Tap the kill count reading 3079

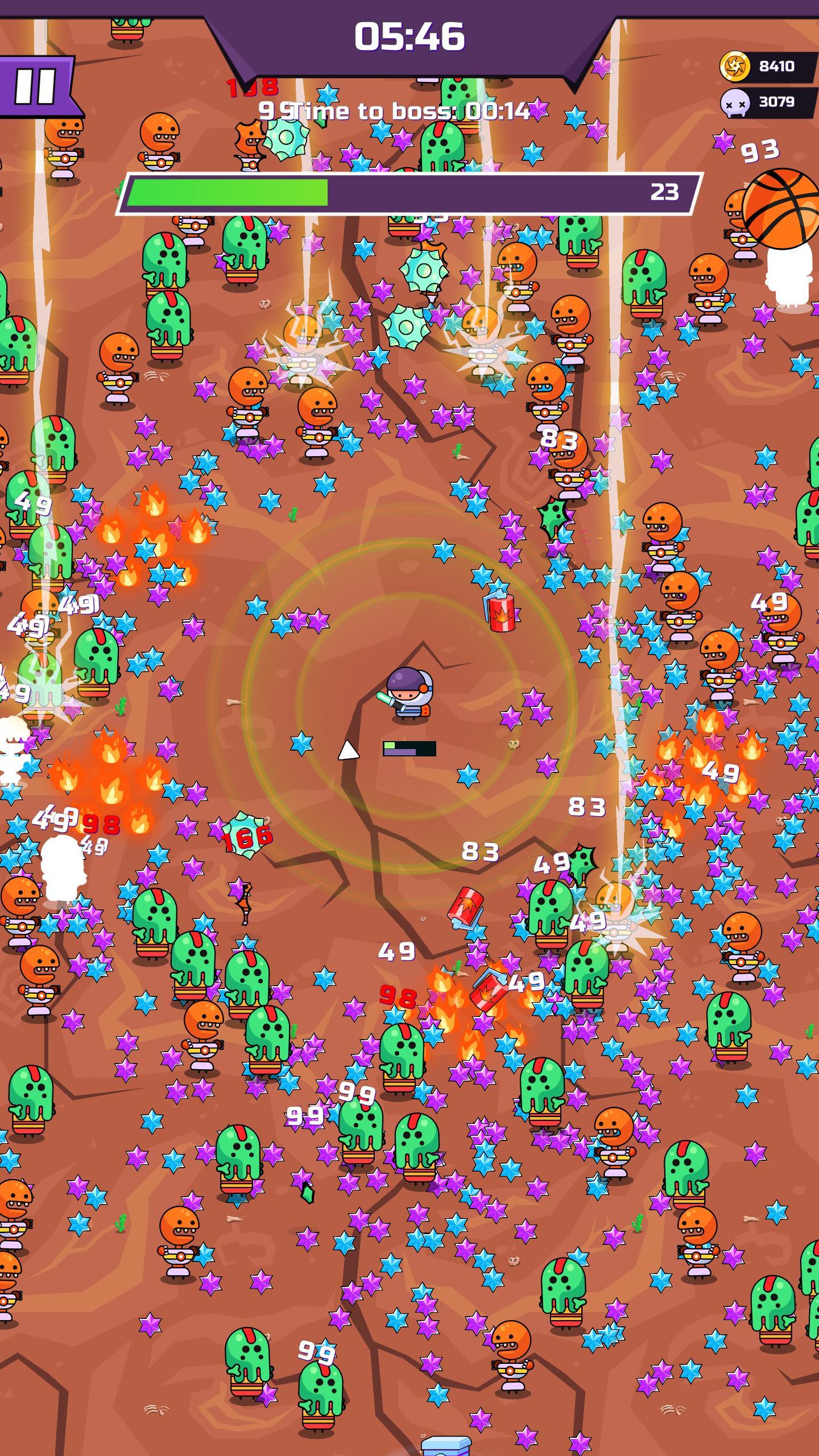coord(776,102)
